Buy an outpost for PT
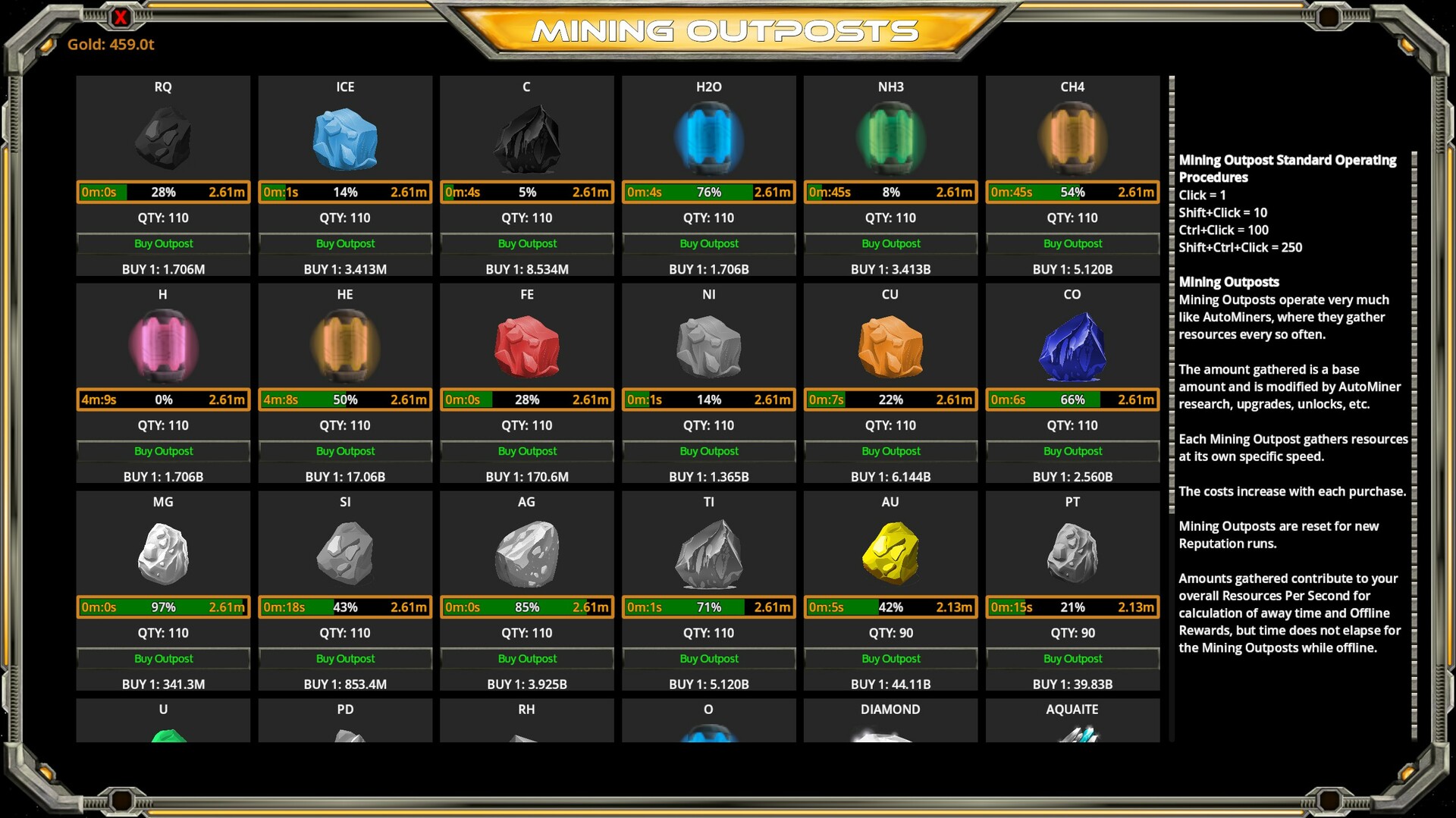The width and height of the screenshot is (1456, 818). coord(1072,658)
